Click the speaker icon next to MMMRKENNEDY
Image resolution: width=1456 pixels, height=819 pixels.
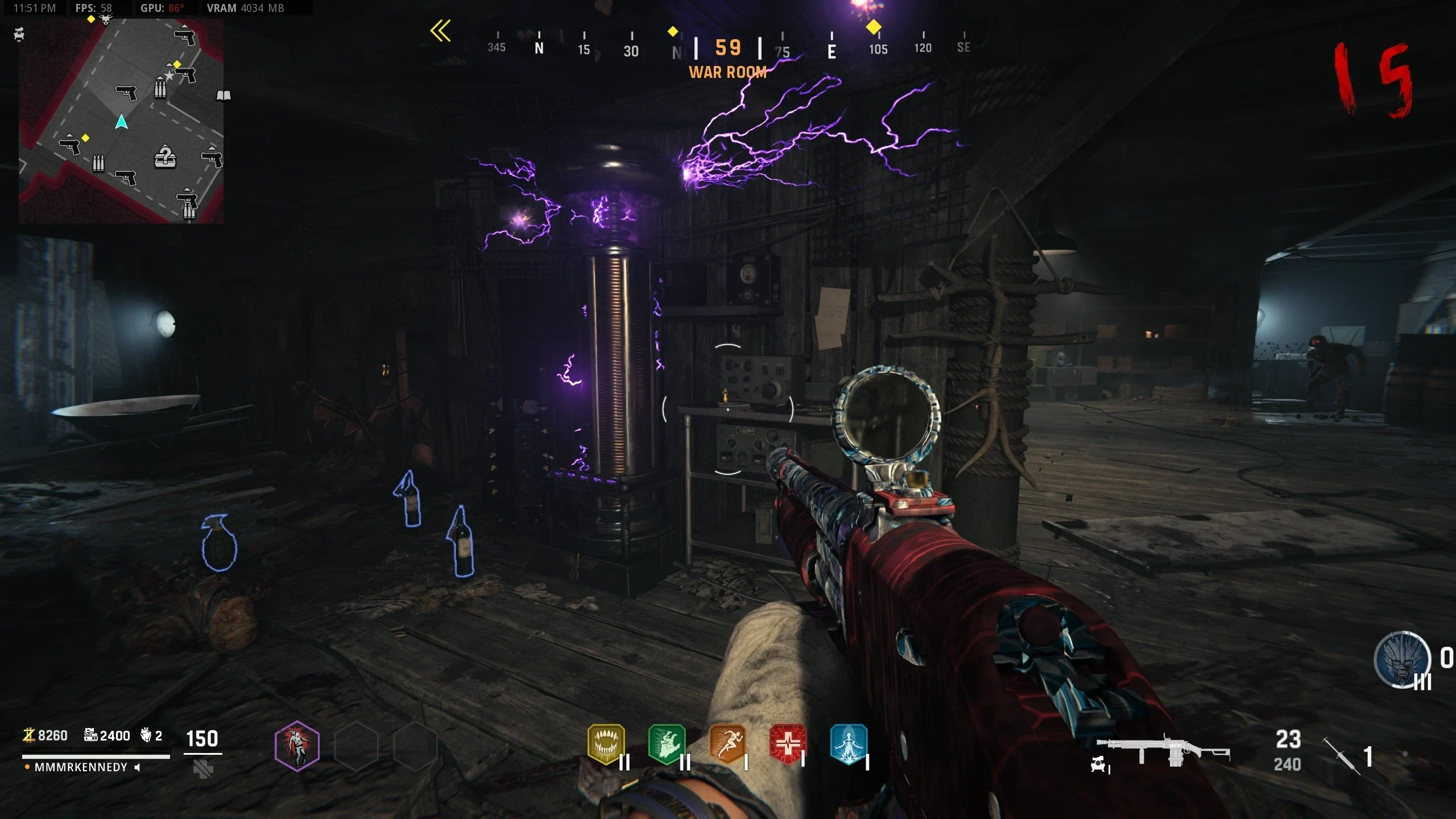click(137, 767)
